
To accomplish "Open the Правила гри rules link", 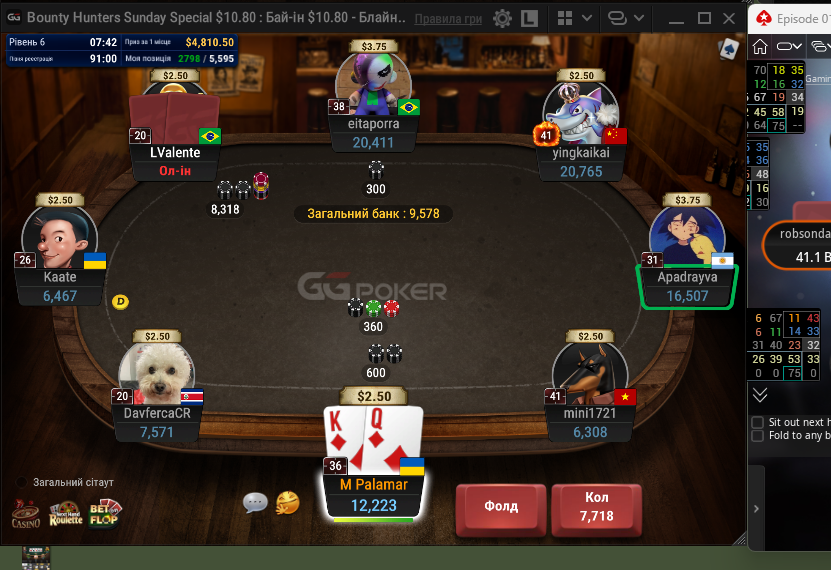I will click(447, 19).
